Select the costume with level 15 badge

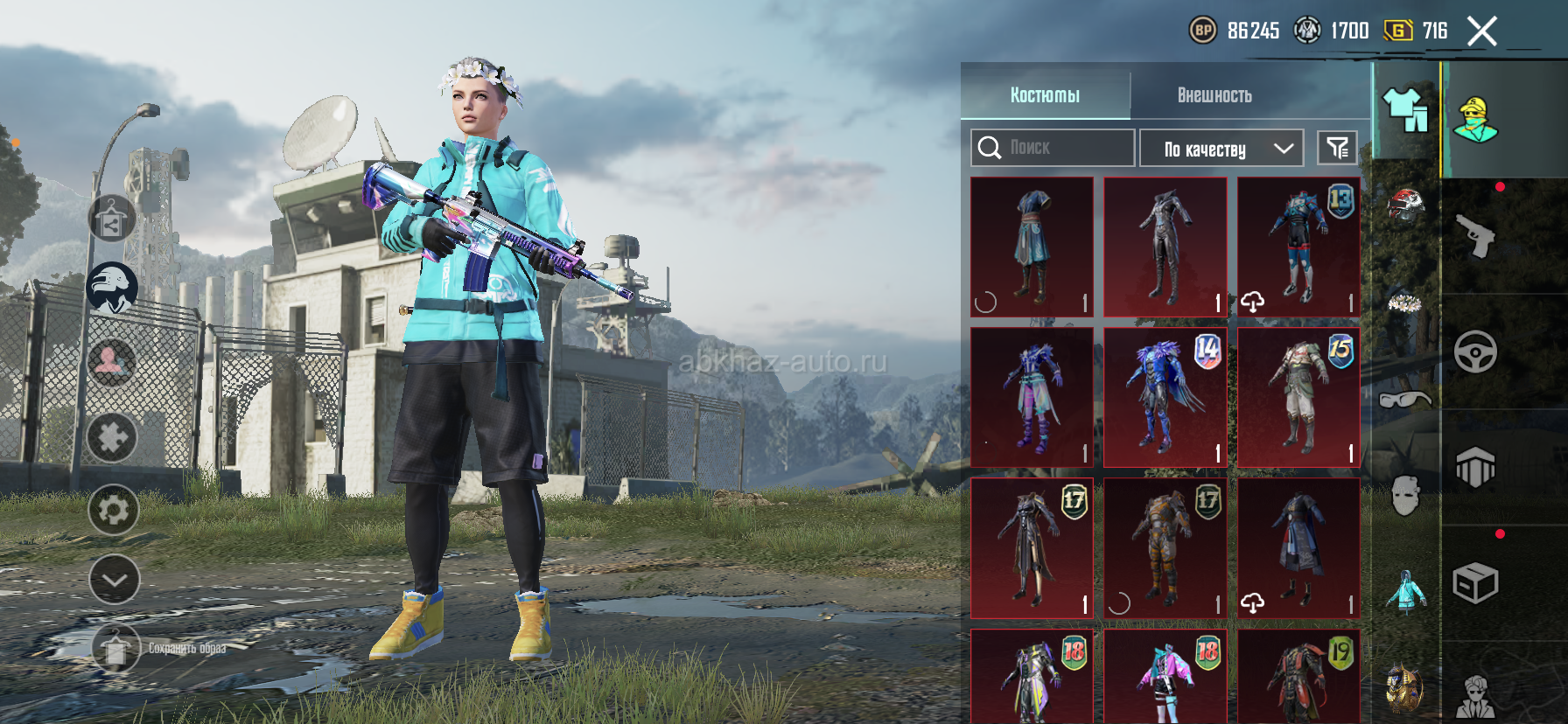tap(1298, 397)
